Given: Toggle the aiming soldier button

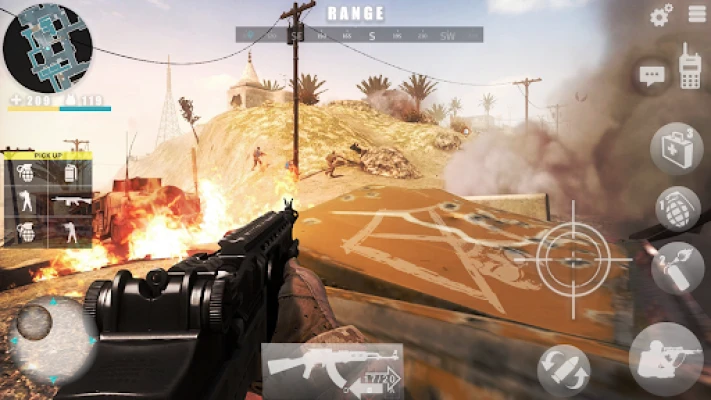Looking at the screenshot, I should (x=666, y=358).
